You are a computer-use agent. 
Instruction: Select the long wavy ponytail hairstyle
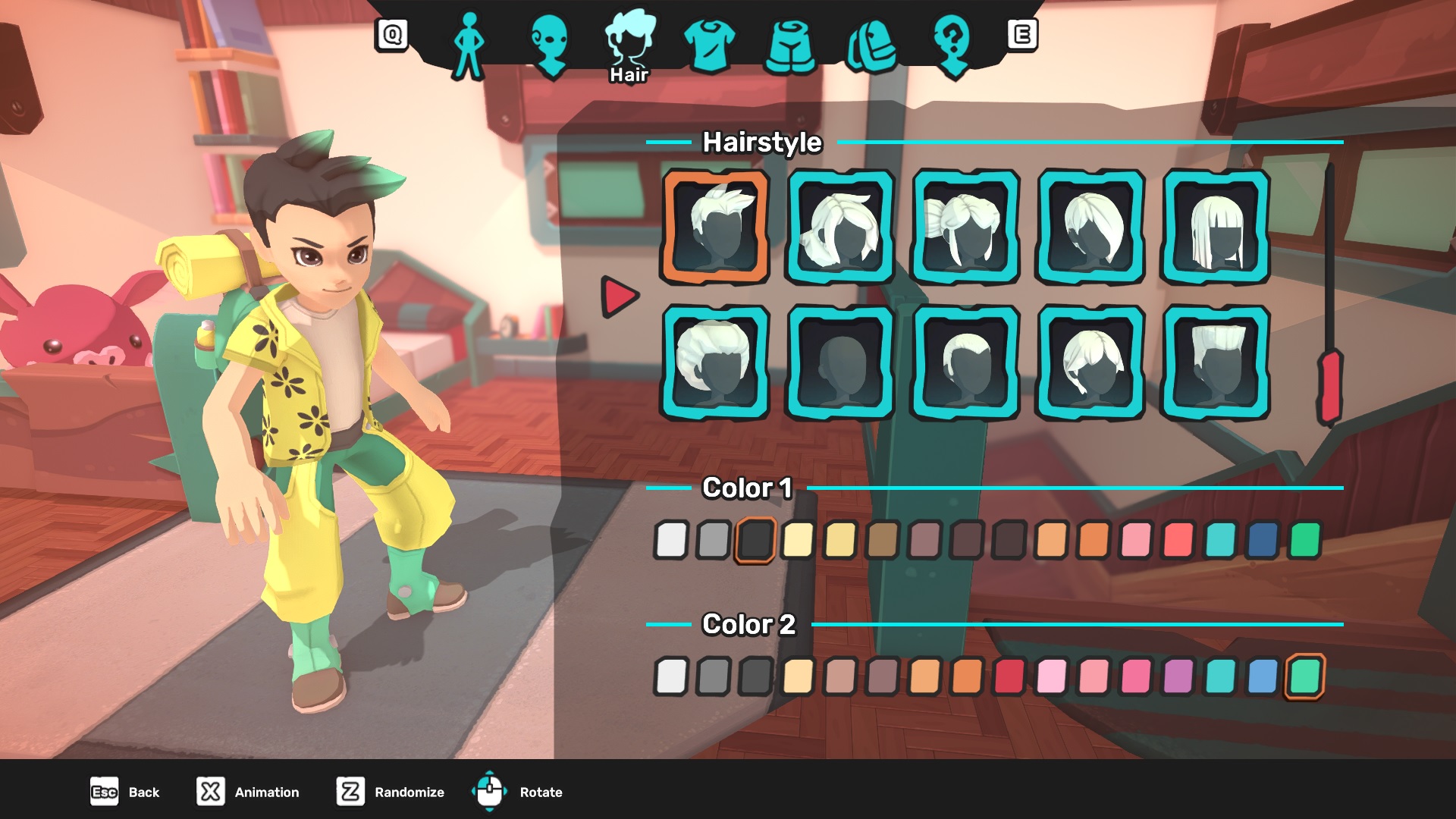(840, 227)
